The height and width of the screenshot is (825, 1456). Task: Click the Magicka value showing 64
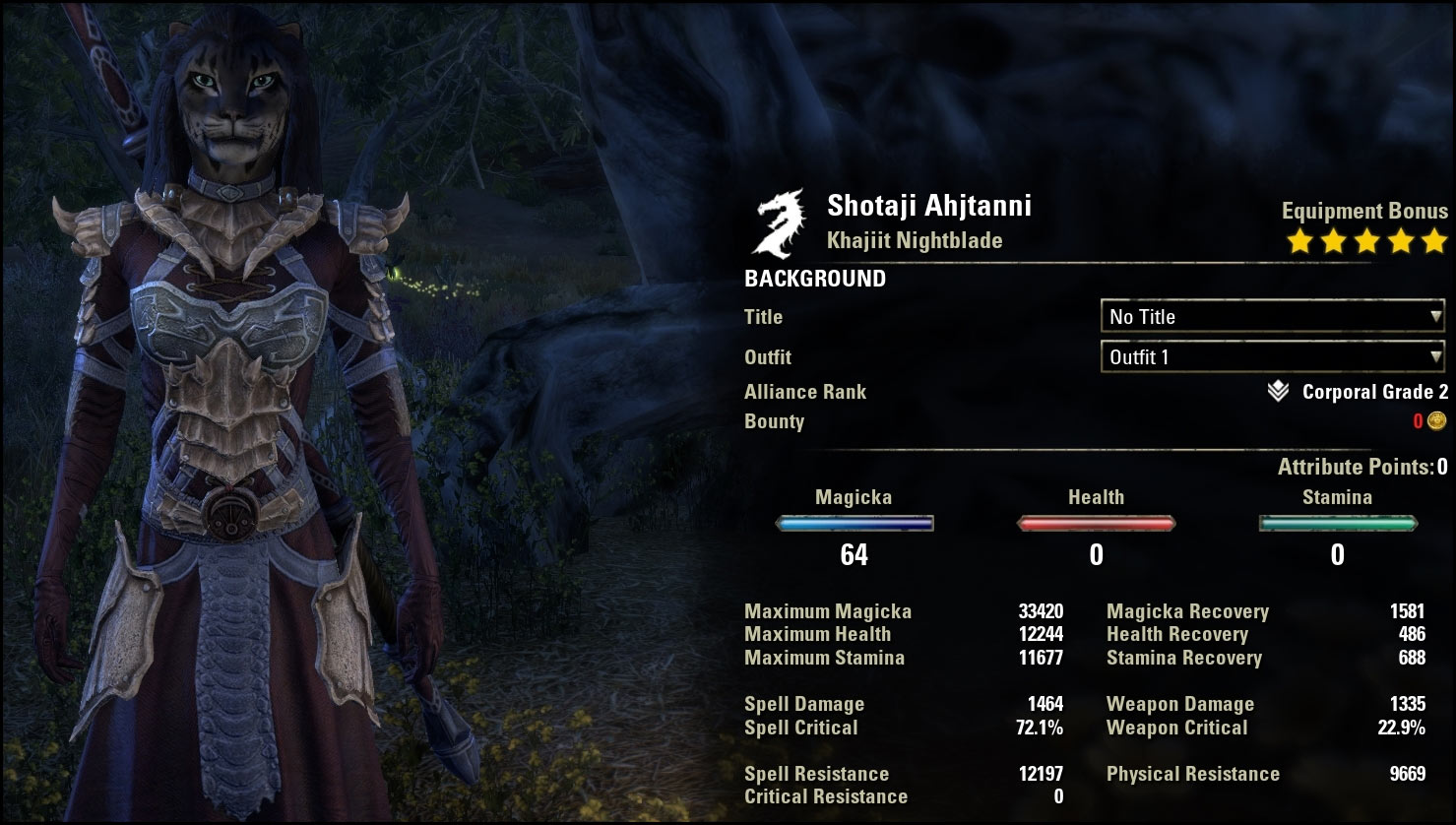(x=854, y=555)
